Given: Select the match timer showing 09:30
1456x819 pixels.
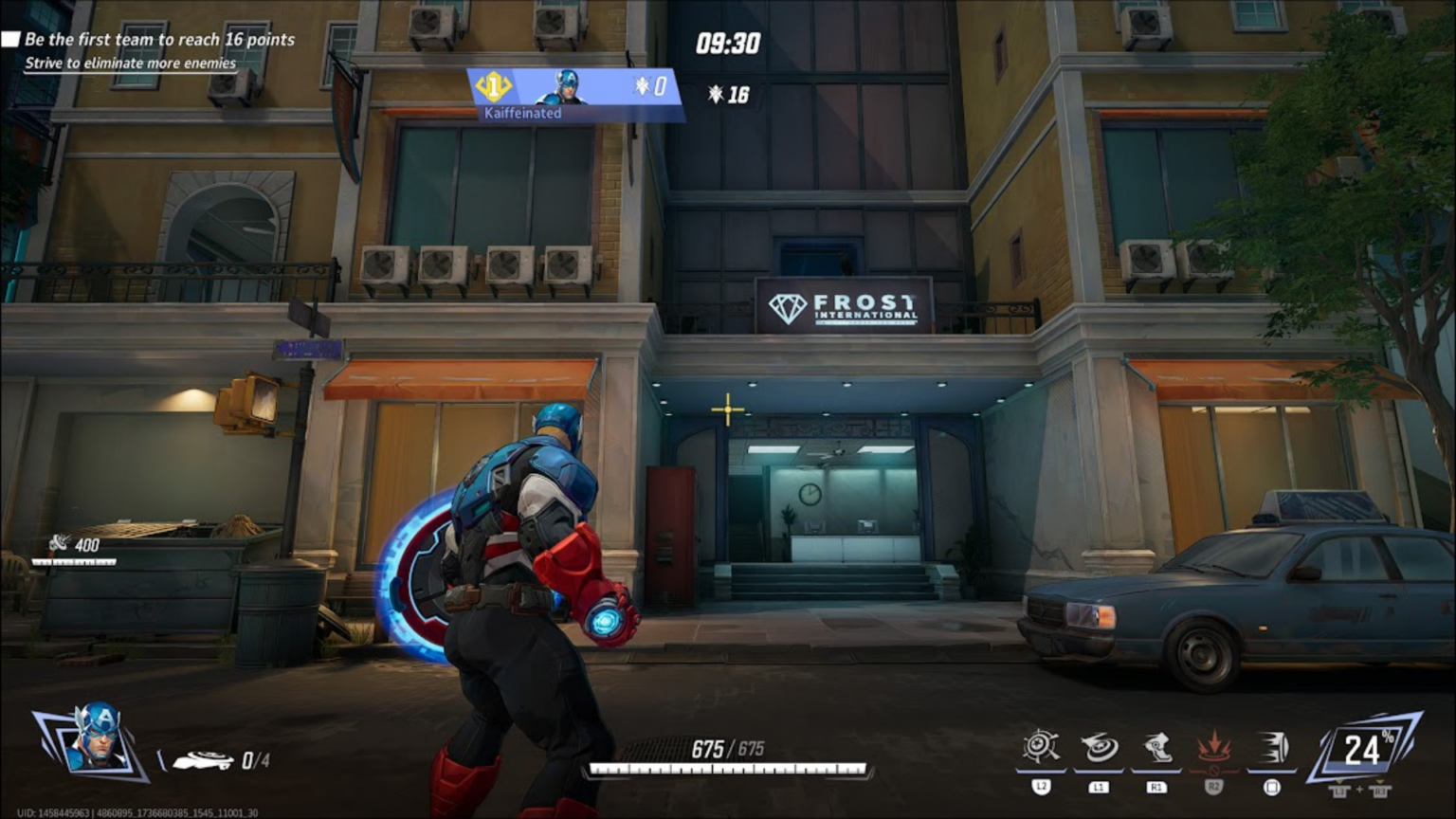Looking at the screenshot, I should click(x=726, y=44).
